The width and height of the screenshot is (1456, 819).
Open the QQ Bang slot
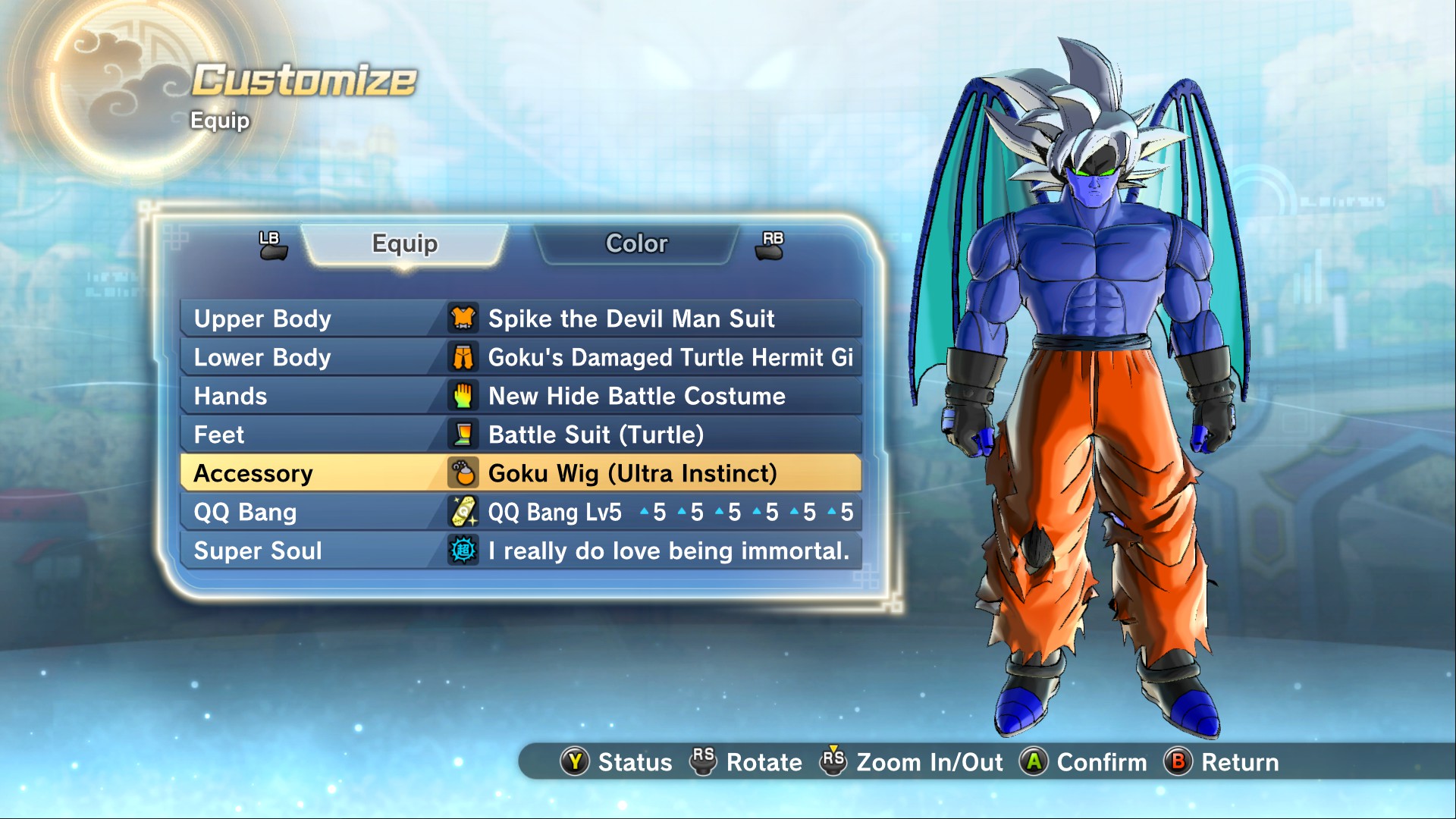pyautogui.click(x=520, y=513)
